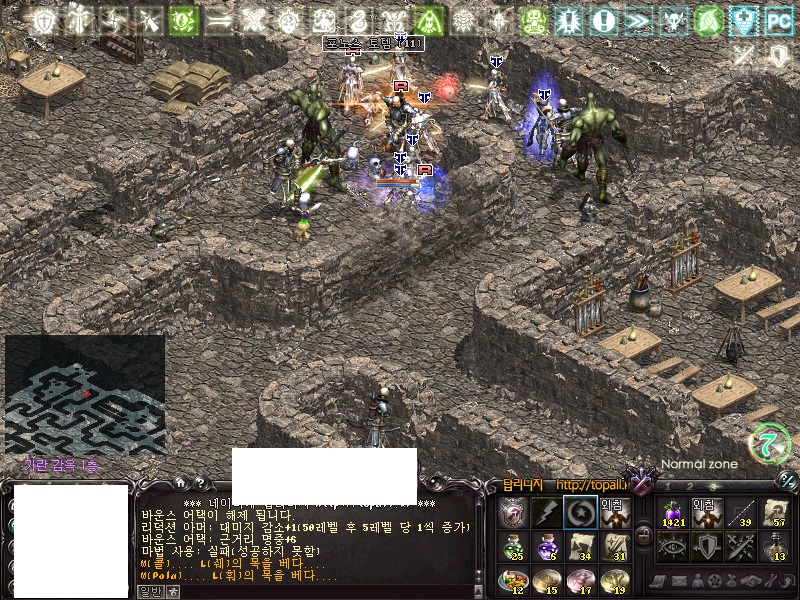Activate the lightning bolt skill slot
Screen dimensions: 800x600
coord(546,512)
